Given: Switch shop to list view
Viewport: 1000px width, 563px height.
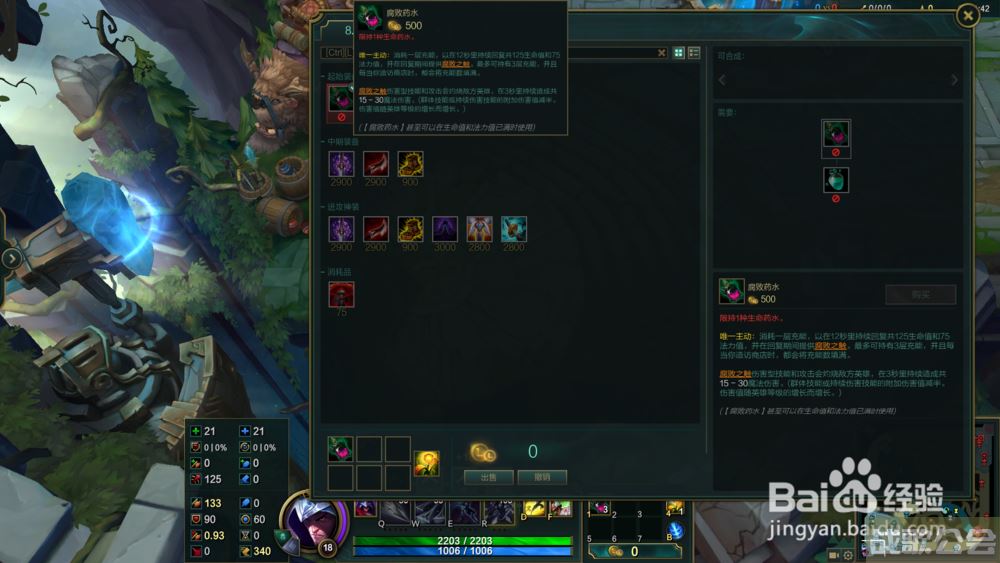Looking at the screenshot, I should point(694,53).
